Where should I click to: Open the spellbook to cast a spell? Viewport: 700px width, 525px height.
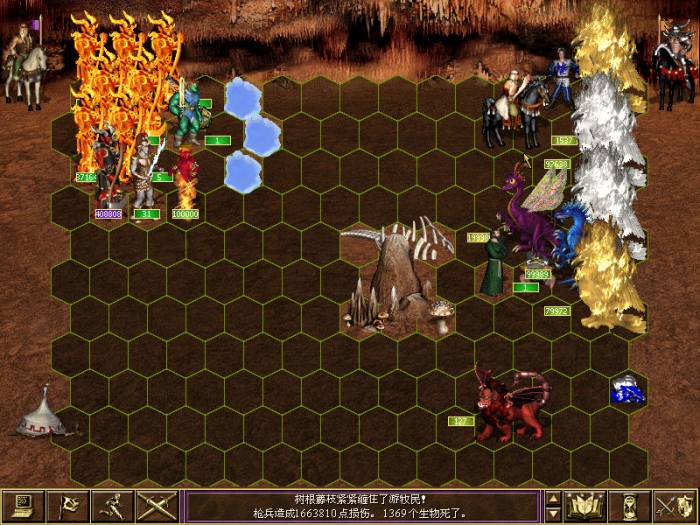586,506
